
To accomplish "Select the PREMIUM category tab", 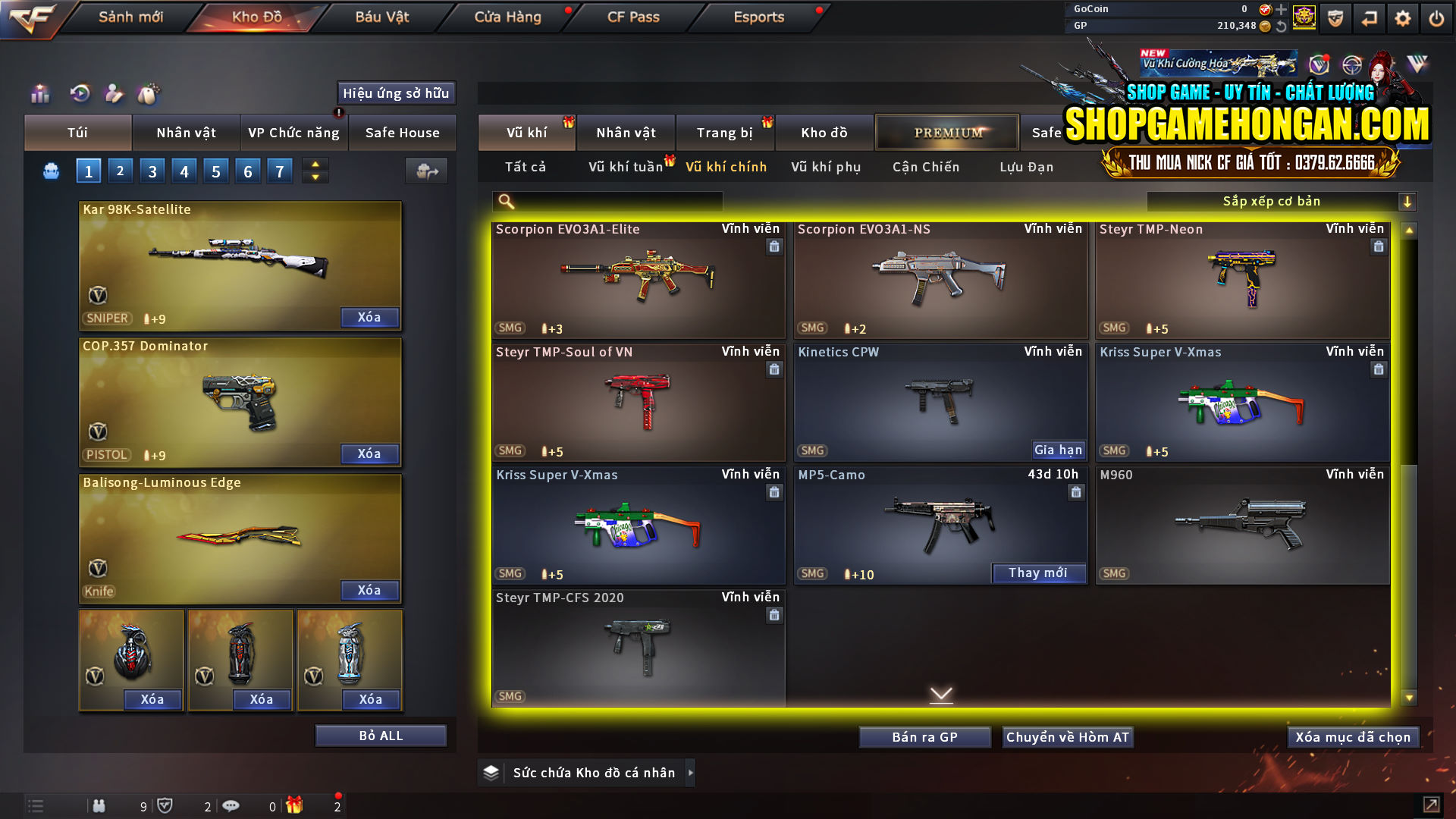I will (947, 132).
